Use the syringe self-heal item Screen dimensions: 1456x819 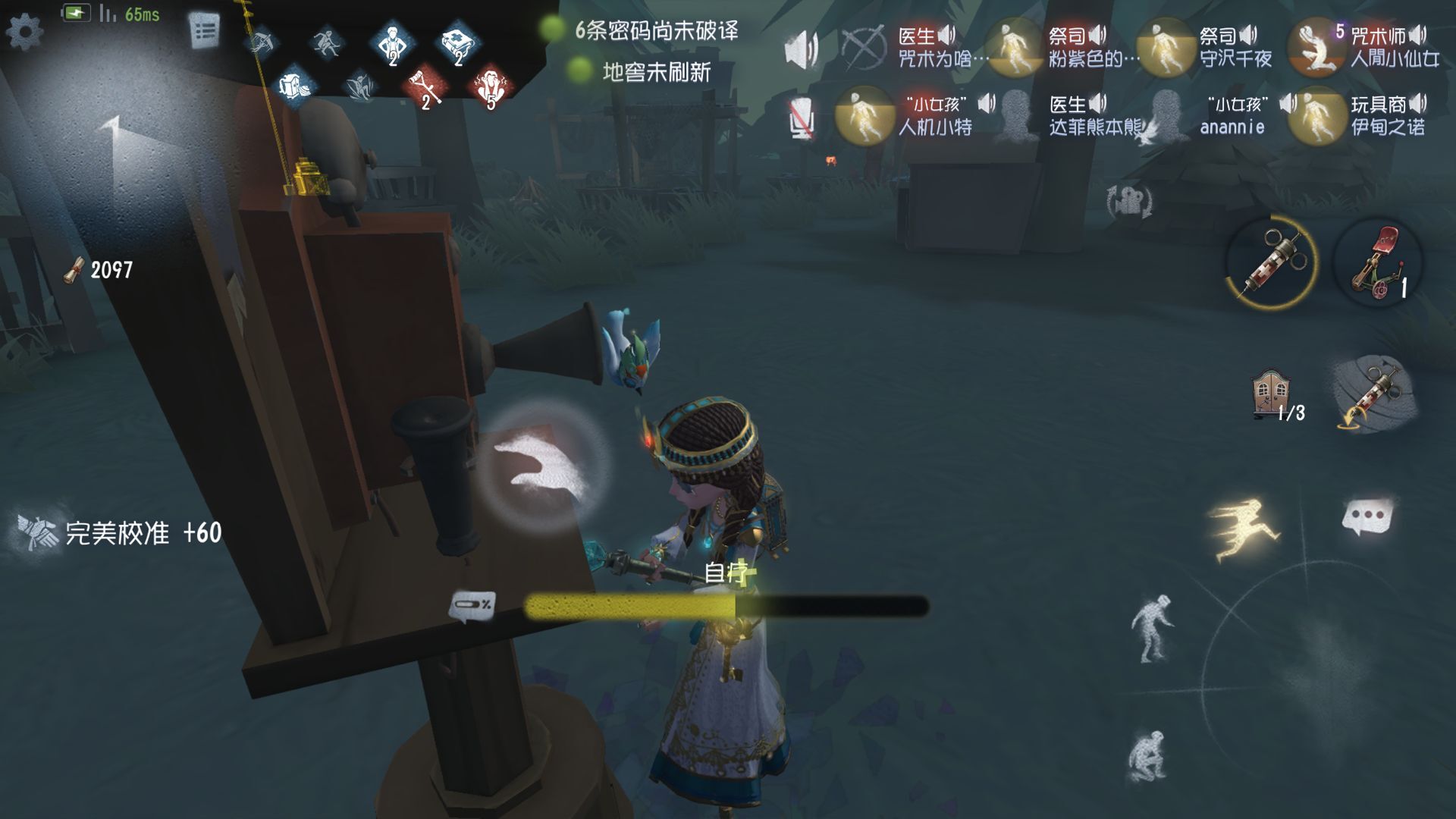(x=1271, y=262)
